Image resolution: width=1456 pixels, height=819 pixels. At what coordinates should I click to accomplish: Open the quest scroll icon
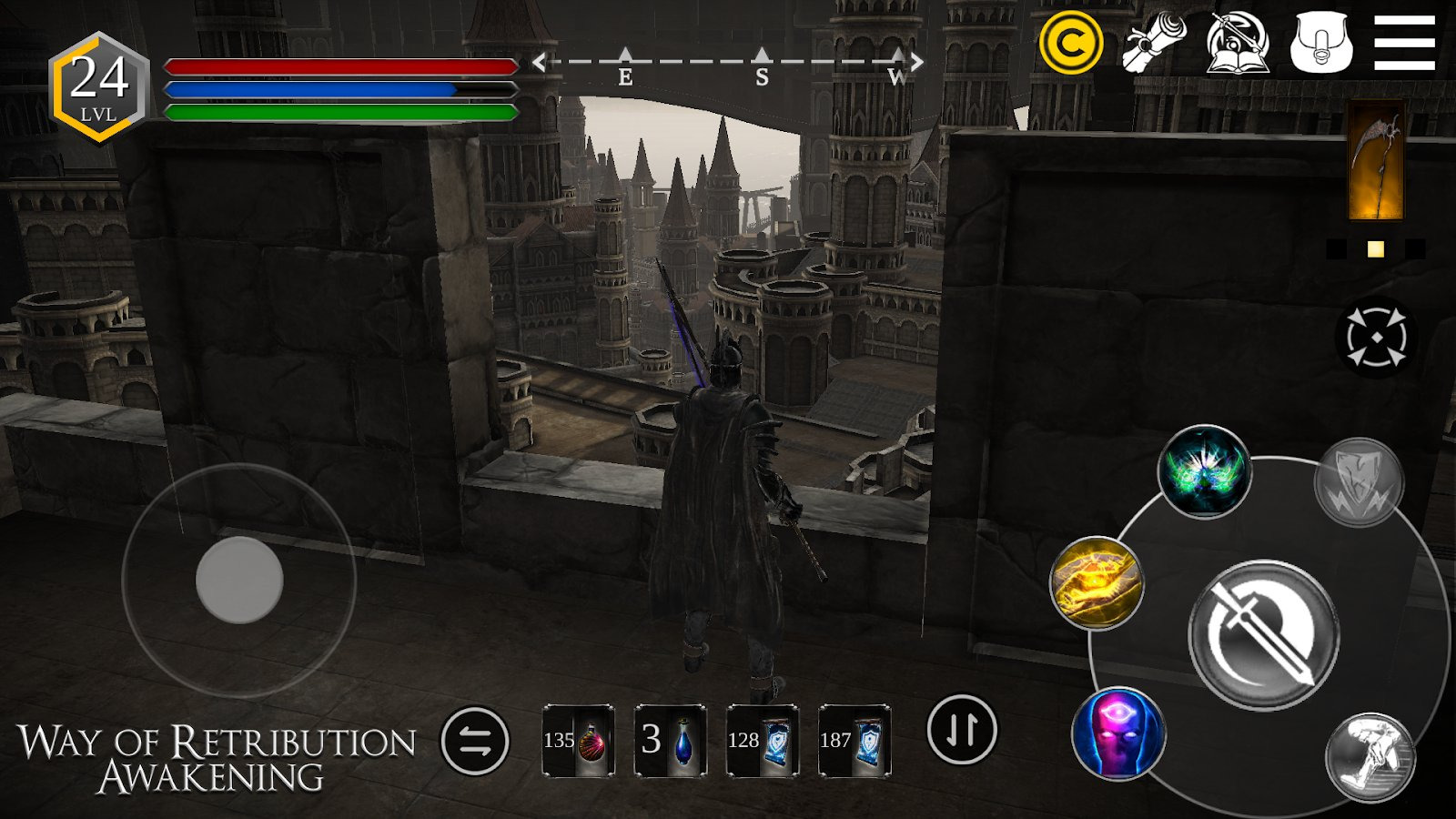[1154, 43]
